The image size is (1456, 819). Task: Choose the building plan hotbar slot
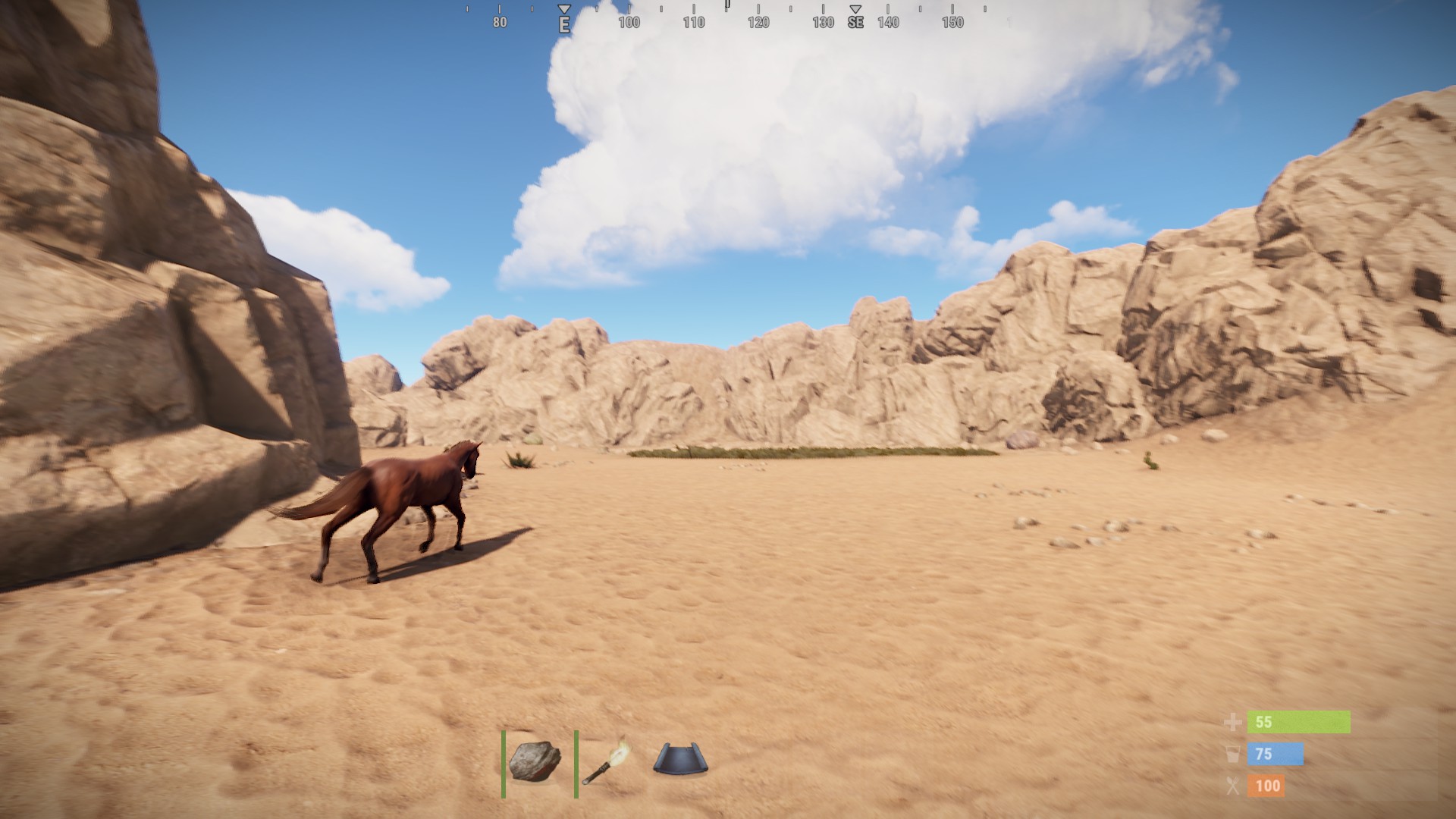click(x=679, y=760)
